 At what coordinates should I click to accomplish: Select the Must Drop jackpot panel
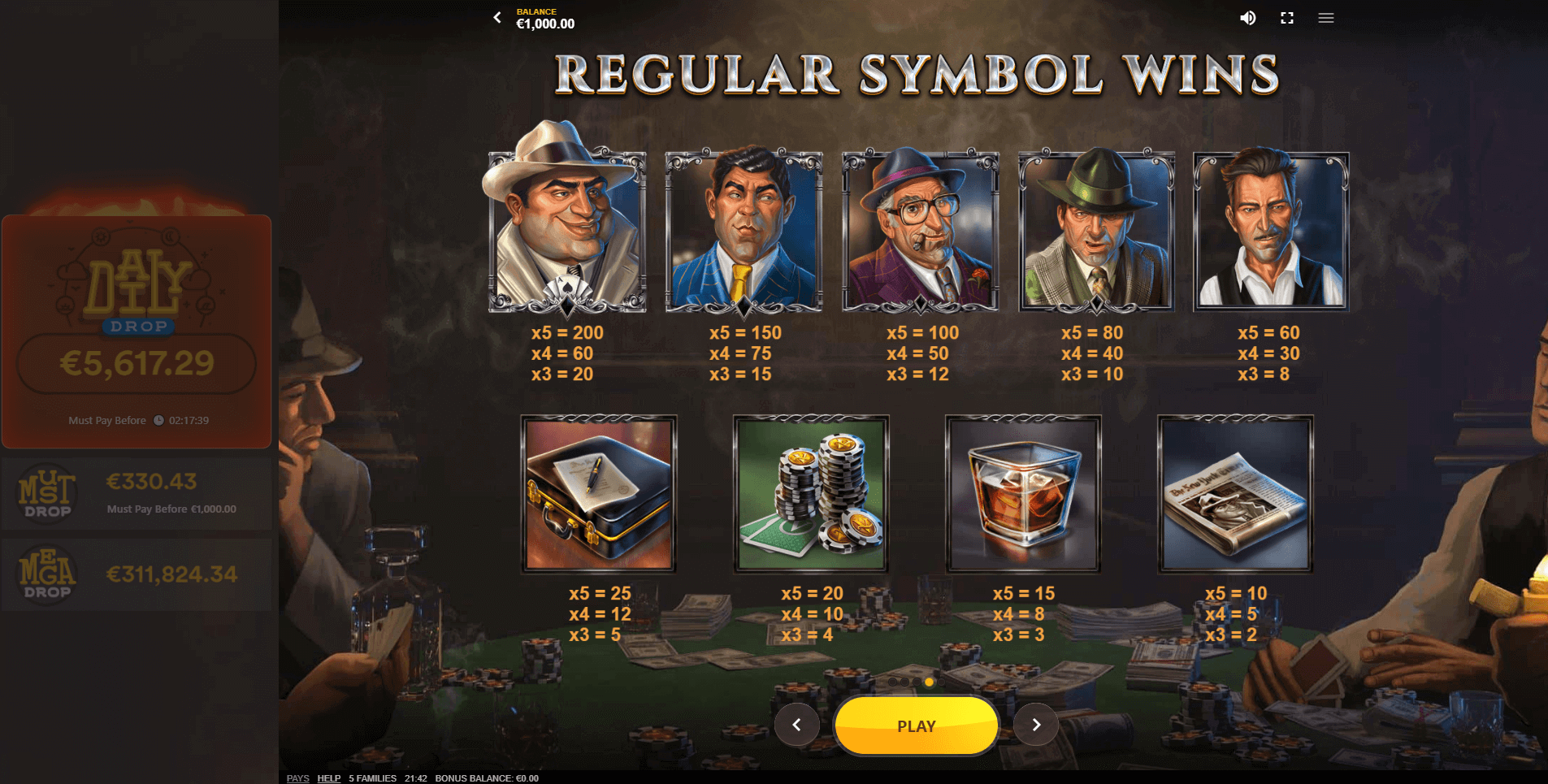137,494
